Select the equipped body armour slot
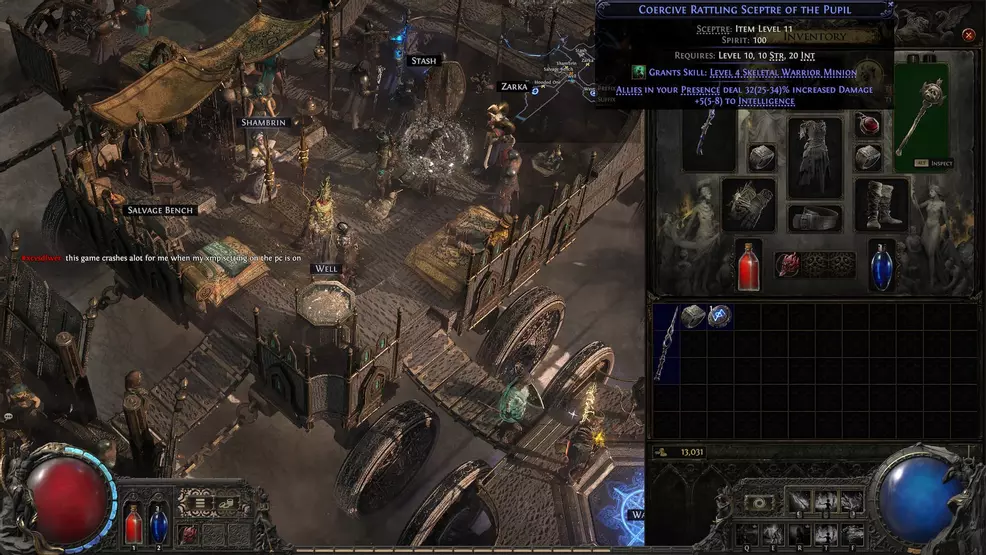Screen dimensions: 986x555 click(x=815, y=157)
